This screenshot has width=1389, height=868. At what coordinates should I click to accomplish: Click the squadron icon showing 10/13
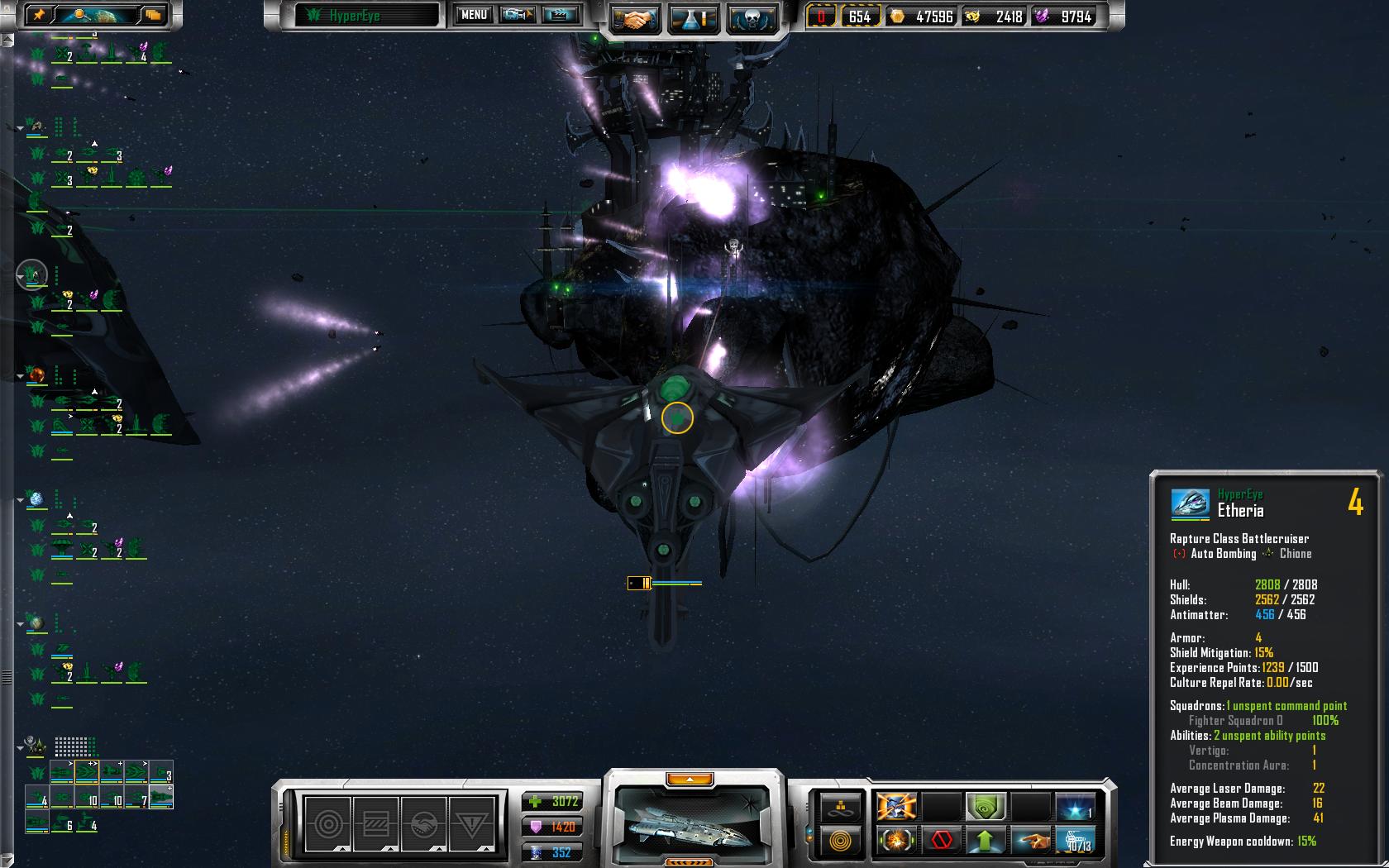coord(1076,841)
